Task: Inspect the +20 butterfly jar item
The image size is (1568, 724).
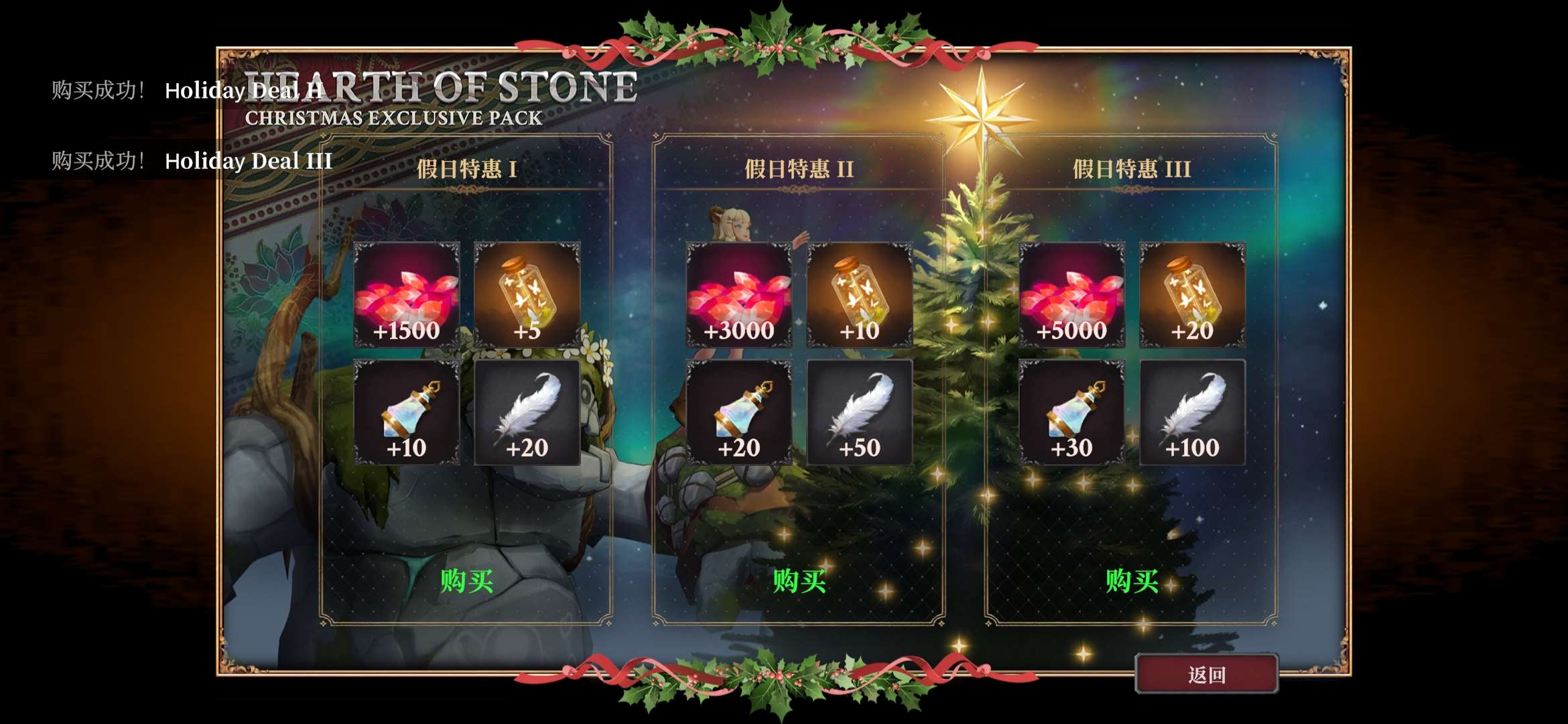Action: pyautogui.click(x=1193, y=295)
